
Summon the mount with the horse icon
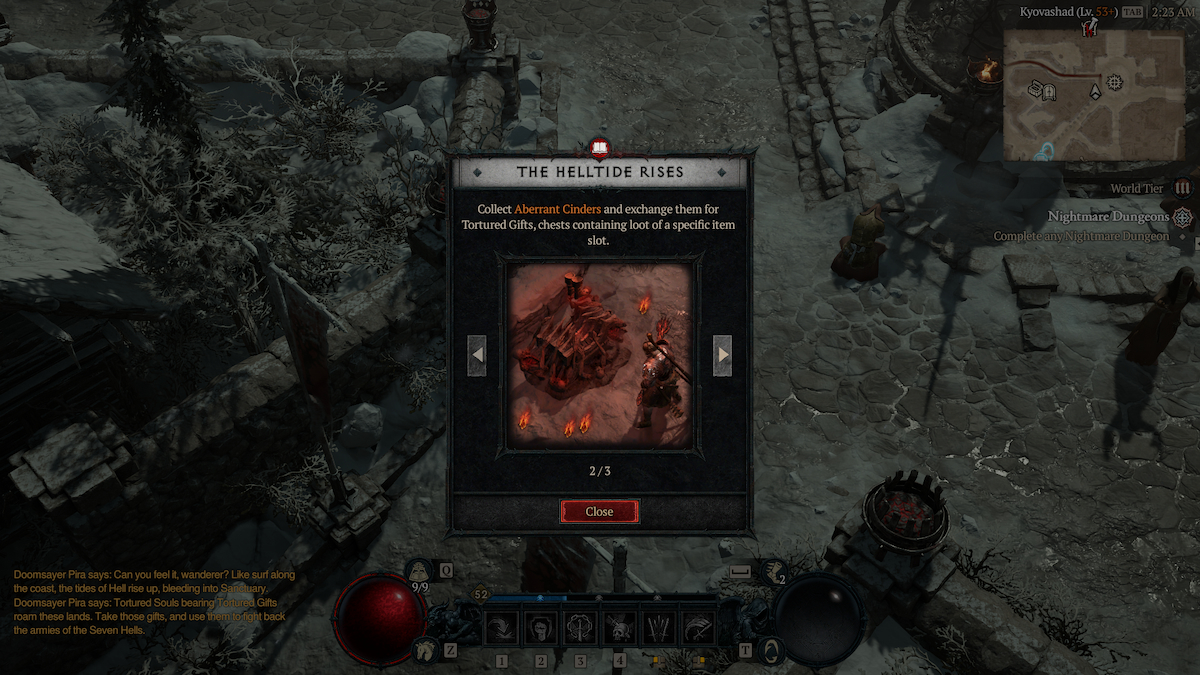[424, 649]
